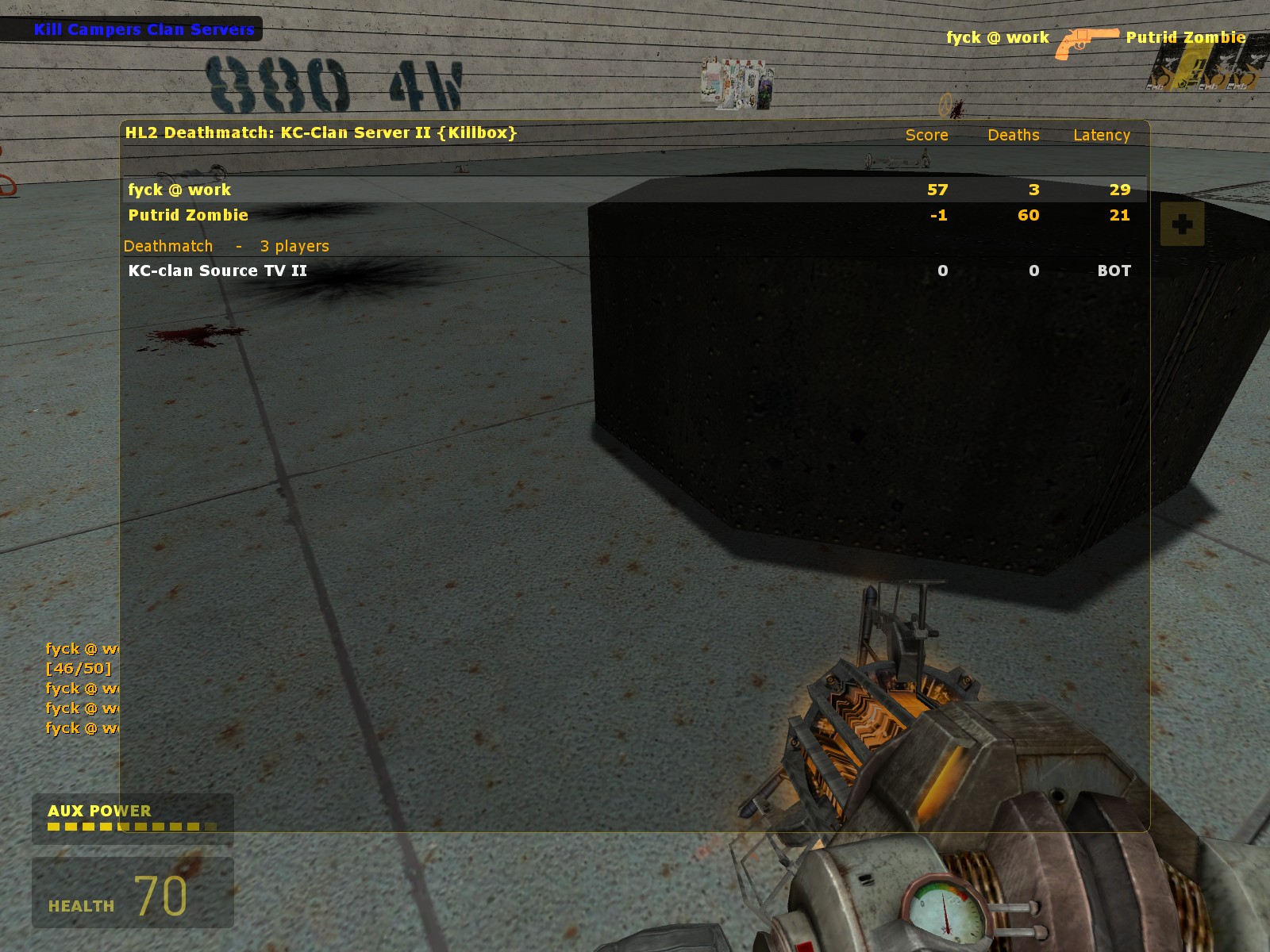Image resolution: width=1270 pixels, height=952 pixels.
Task: Expand the Deaths column header
Action: tap(1012, 136)
